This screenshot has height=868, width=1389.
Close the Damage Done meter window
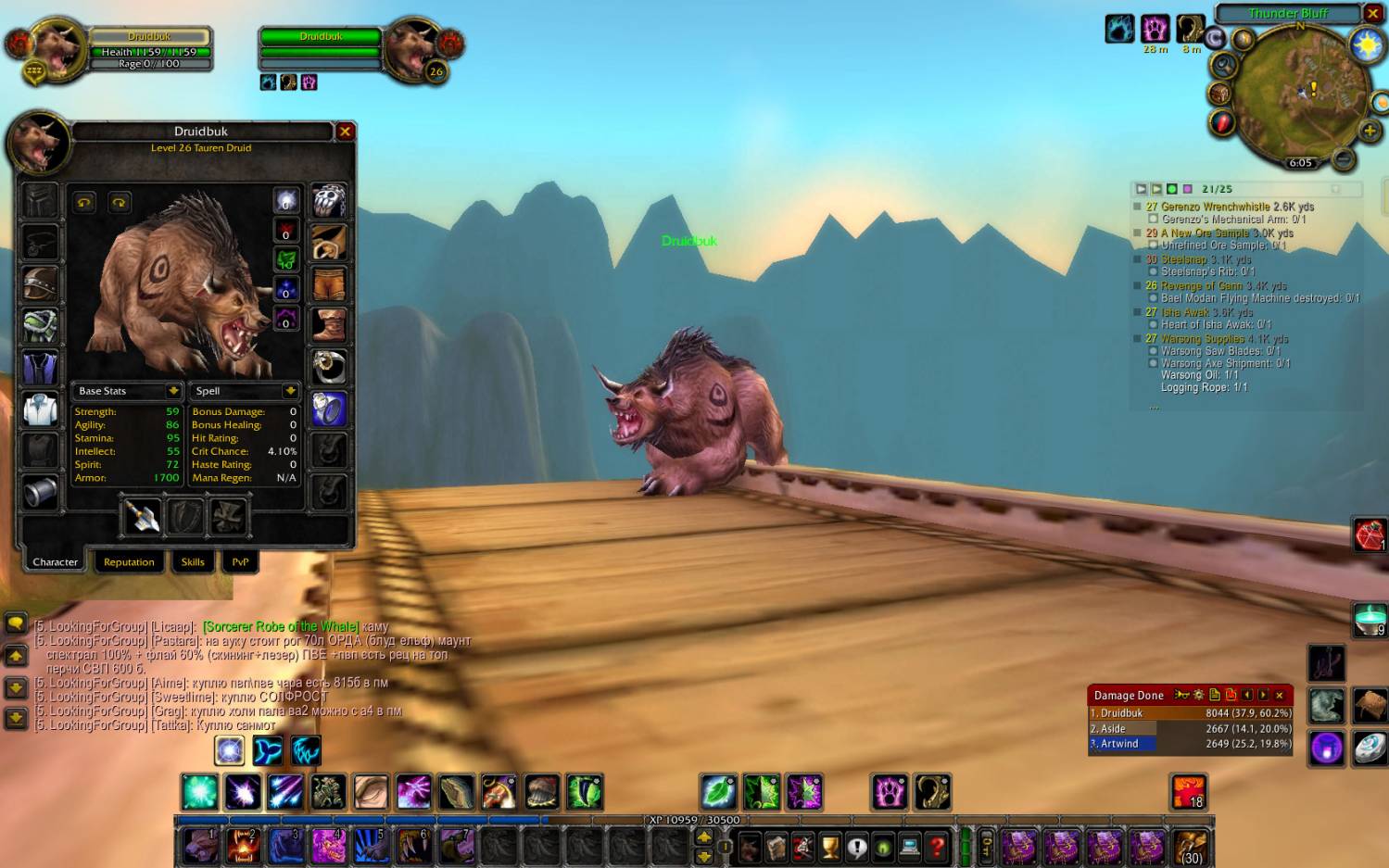1280,695
